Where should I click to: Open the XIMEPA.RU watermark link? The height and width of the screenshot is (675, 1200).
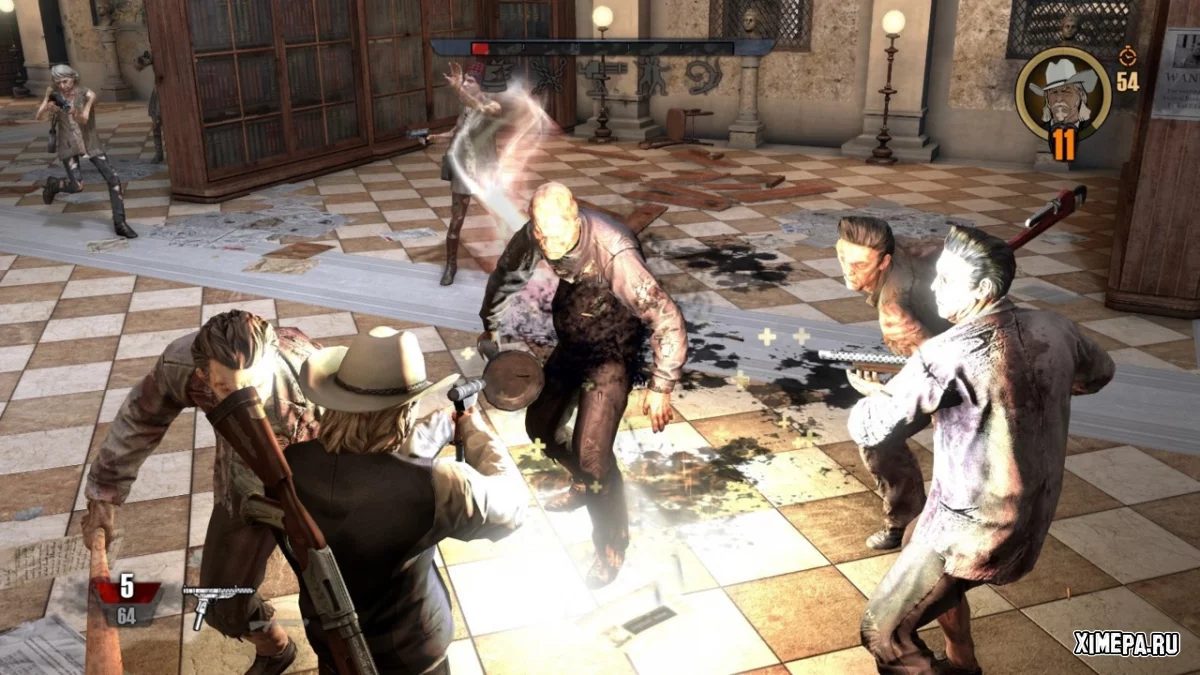click(x=1125, y=644)
